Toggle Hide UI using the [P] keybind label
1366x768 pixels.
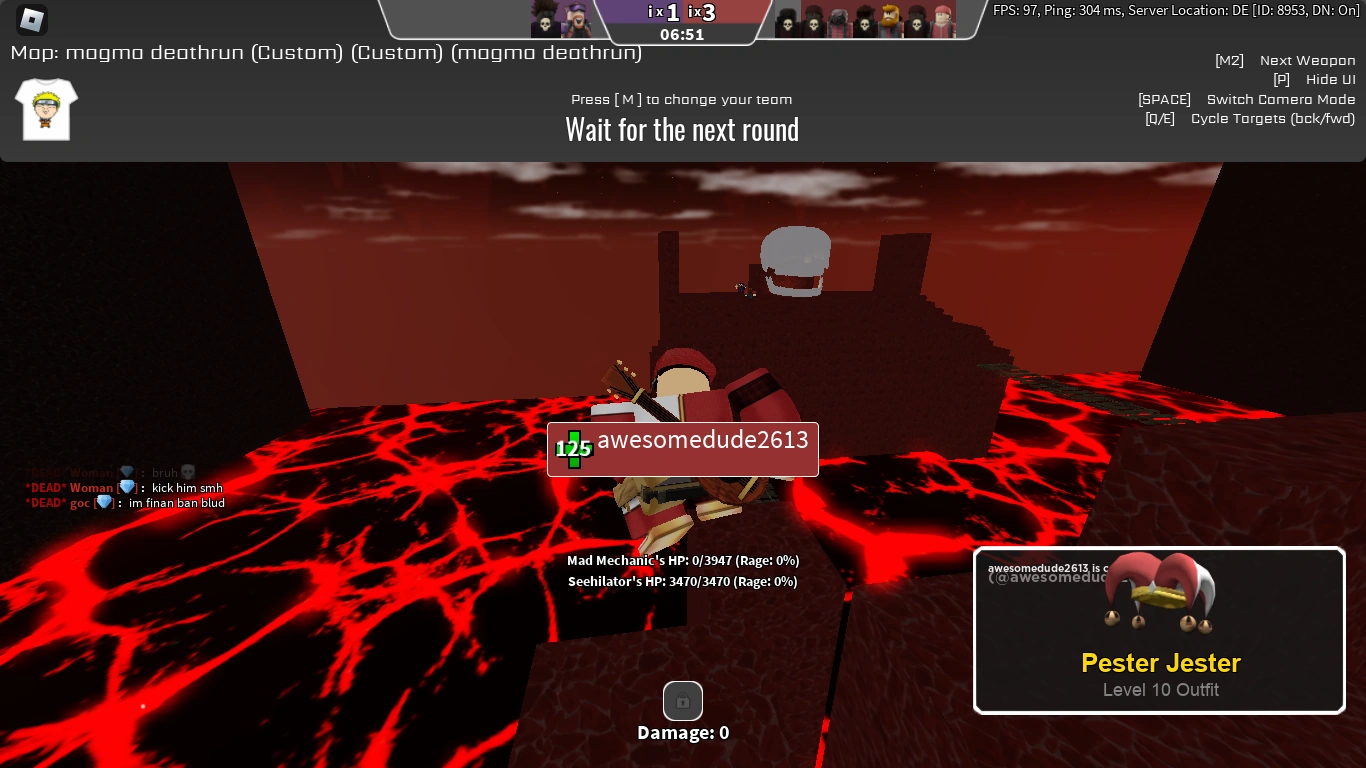pos(1283,79)
